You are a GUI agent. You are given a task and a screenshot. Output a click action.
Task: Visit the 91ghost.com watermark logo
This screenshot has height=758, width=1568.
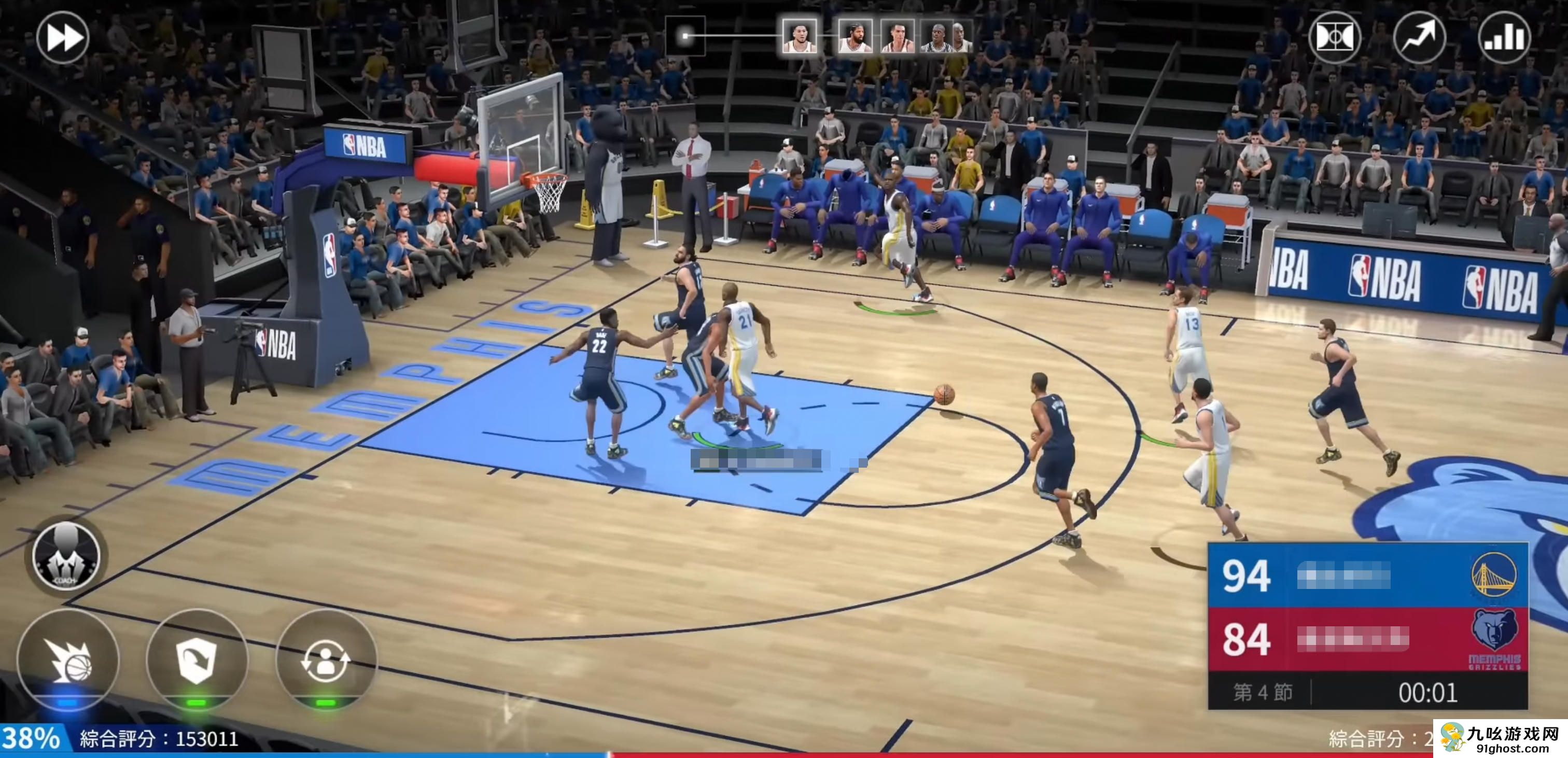[1501, 739]
